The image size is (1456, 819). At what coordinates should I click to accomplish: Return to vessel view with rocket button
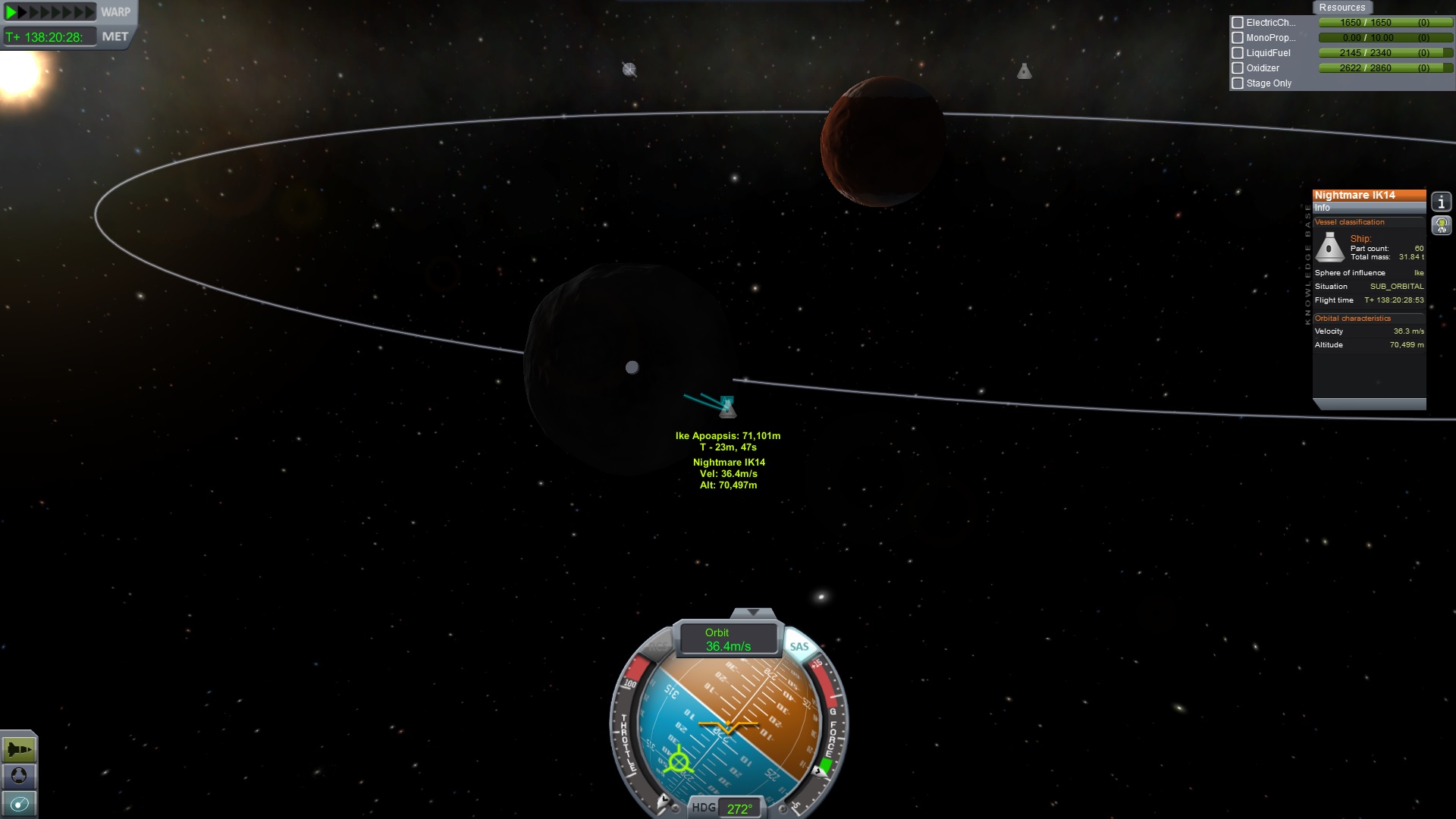click(19, 750)
